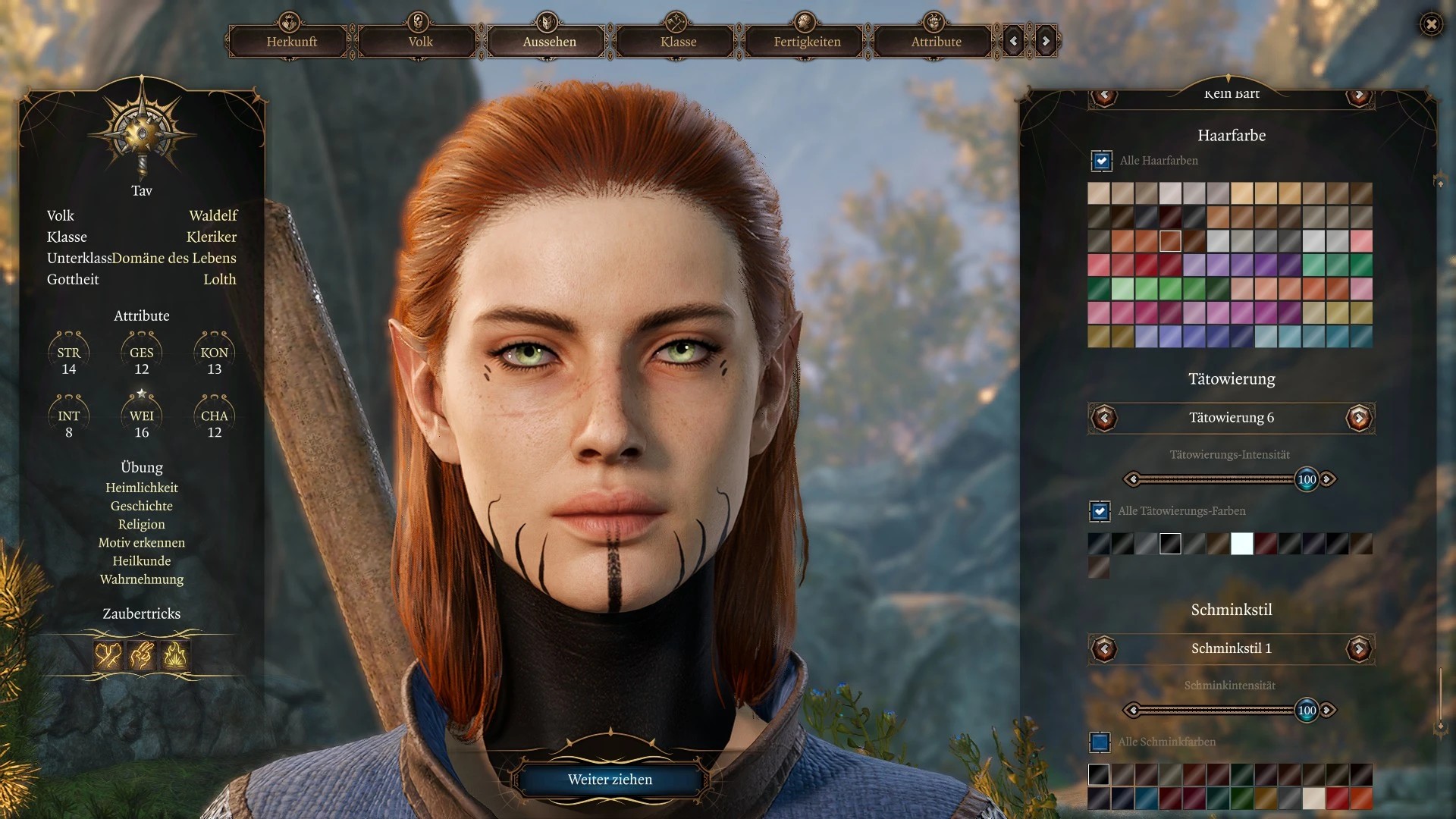The image size is (1456, 819).
Task: Click the Weiter ziehen button
Action: (610, 780)
